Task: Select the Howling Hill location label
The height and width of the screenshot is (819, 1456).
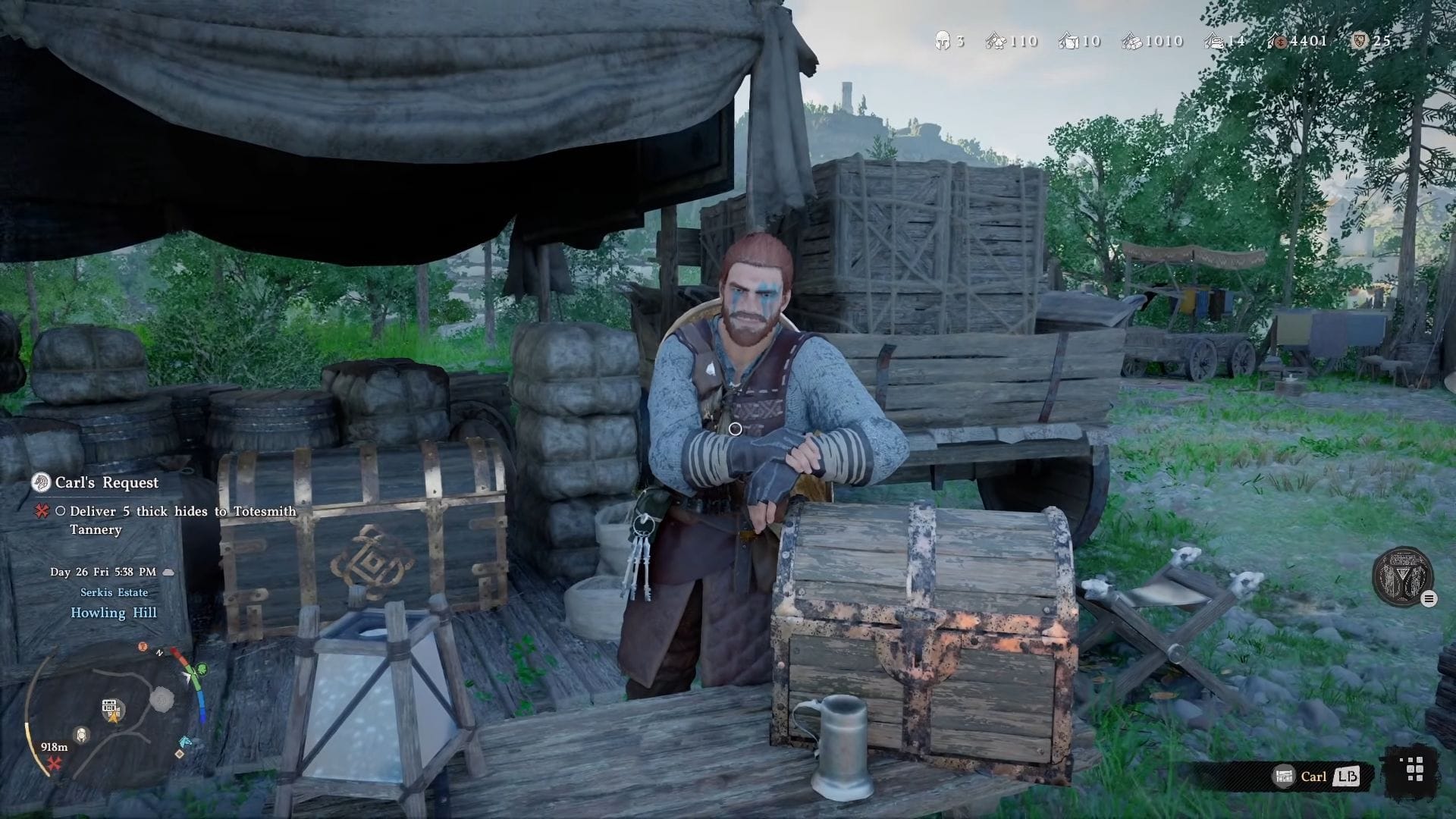Action: [x=115, y=613]
